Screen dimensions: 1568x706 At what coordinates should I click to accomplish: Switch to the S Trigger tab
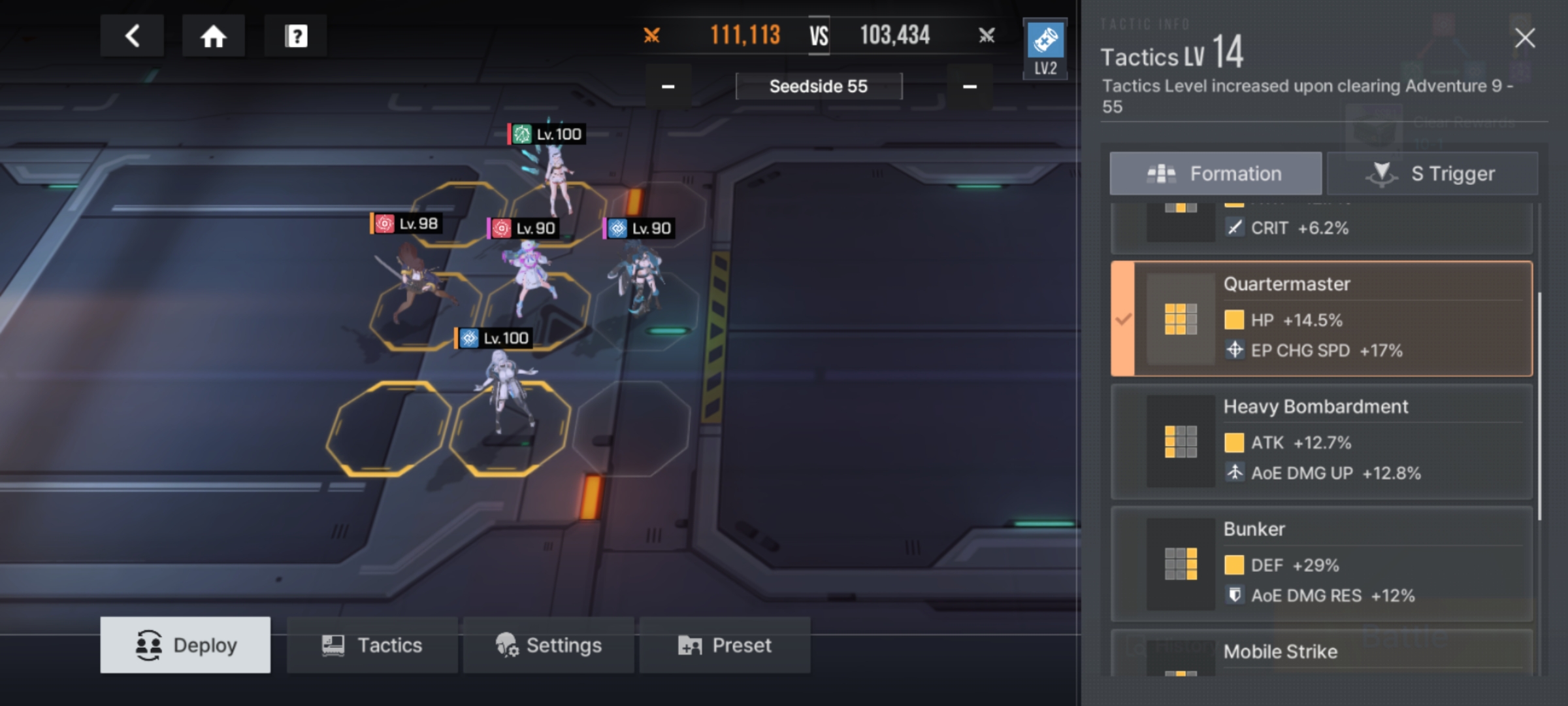(1432, 174)
